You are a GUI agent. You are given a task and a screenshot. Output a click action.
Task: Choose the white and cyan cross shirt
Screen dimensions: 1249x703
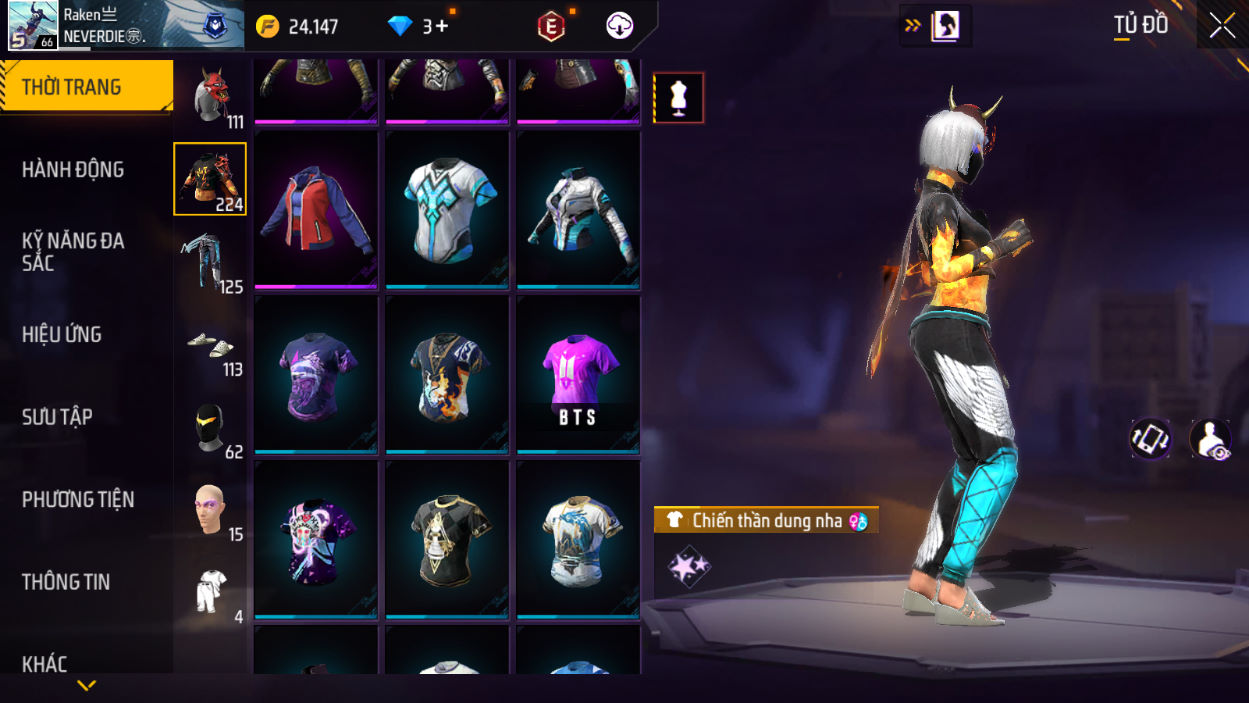[x=447, y=208]
